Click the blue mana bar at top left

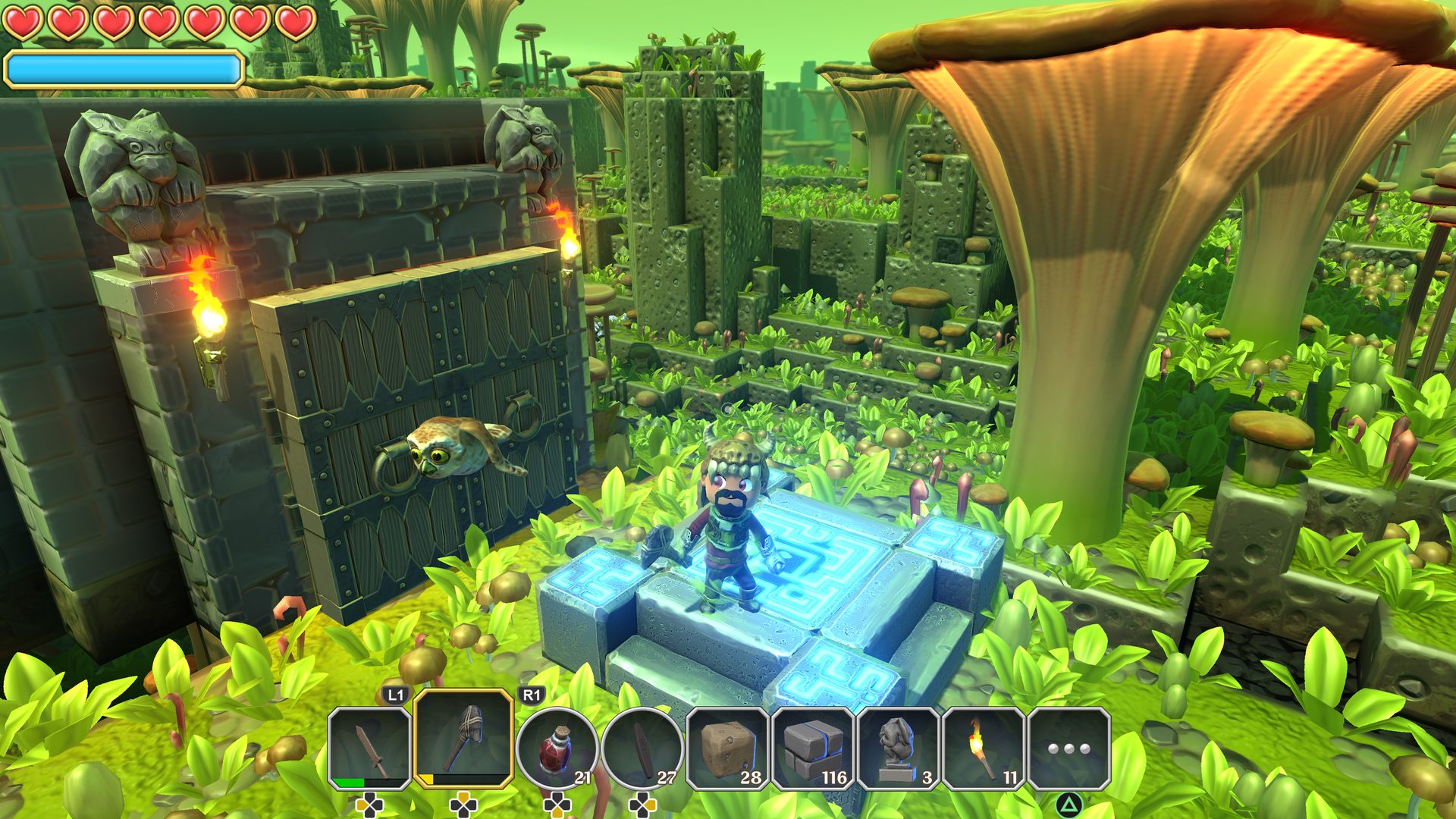(x=121, y=69)
